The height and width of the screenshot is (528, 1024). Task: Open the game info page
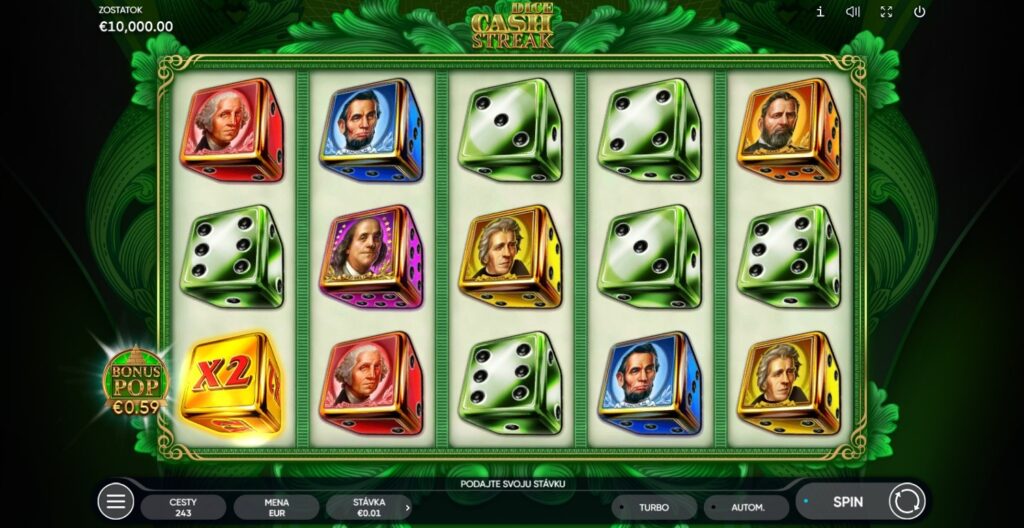(x=820, y=12)
